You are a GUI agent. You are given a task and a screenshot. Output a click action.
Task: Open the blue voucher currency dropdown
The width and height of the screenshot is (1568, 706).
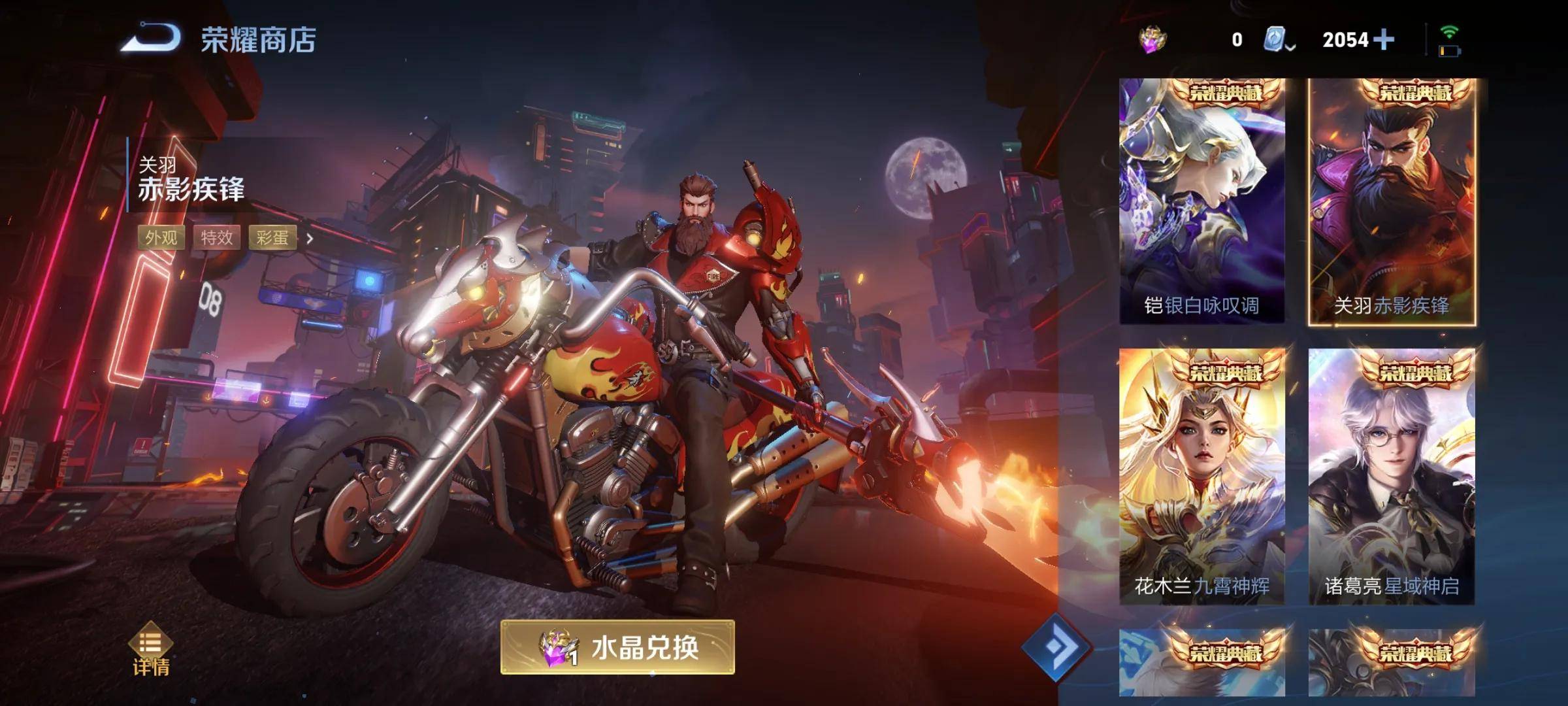[1279, 41]
